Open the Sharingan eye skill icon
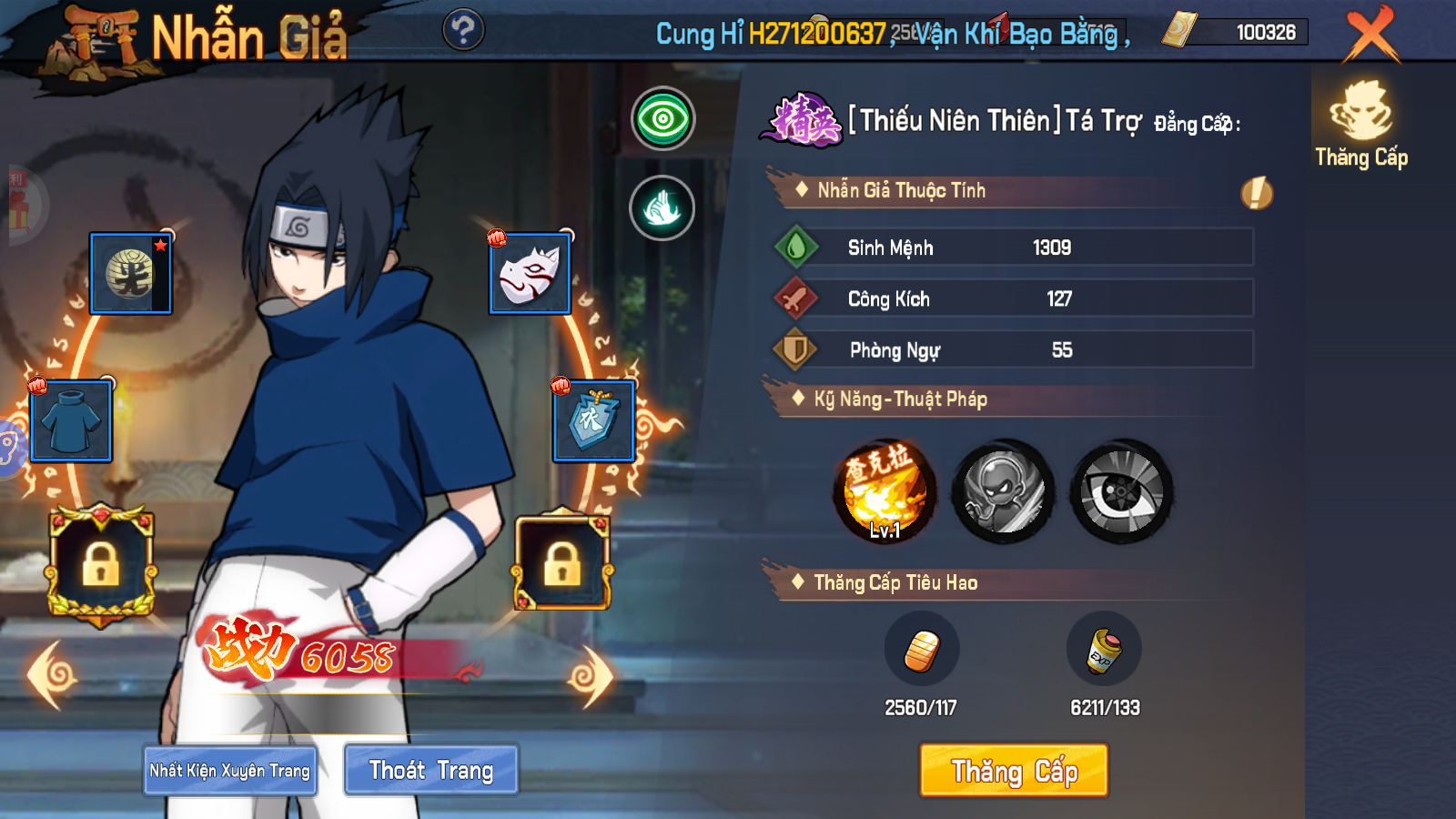 pos(1118,491)
